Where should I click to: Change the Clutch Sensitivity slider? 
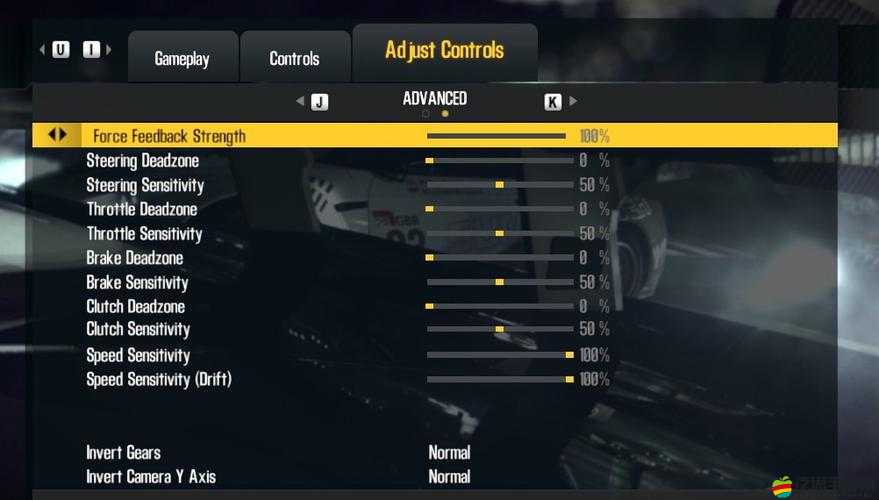(499, 329)
